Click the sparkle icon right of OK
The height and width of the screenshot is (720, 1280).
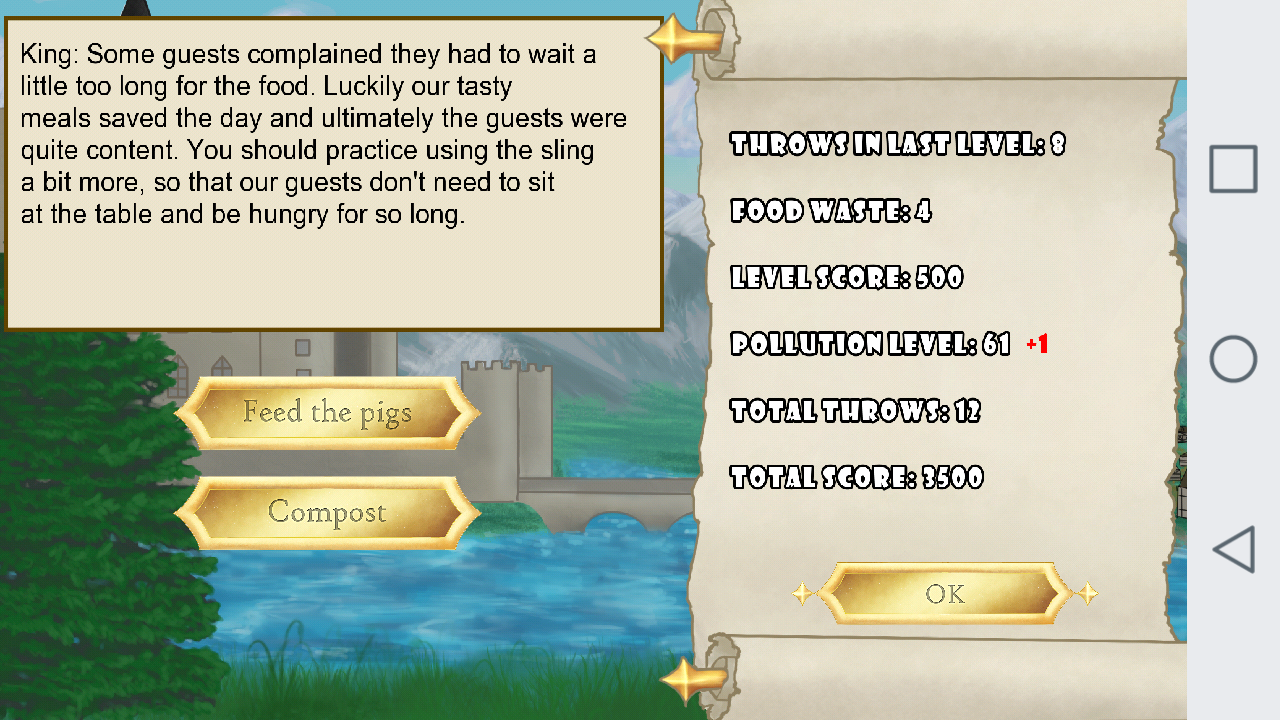[x=1089, y=594]
